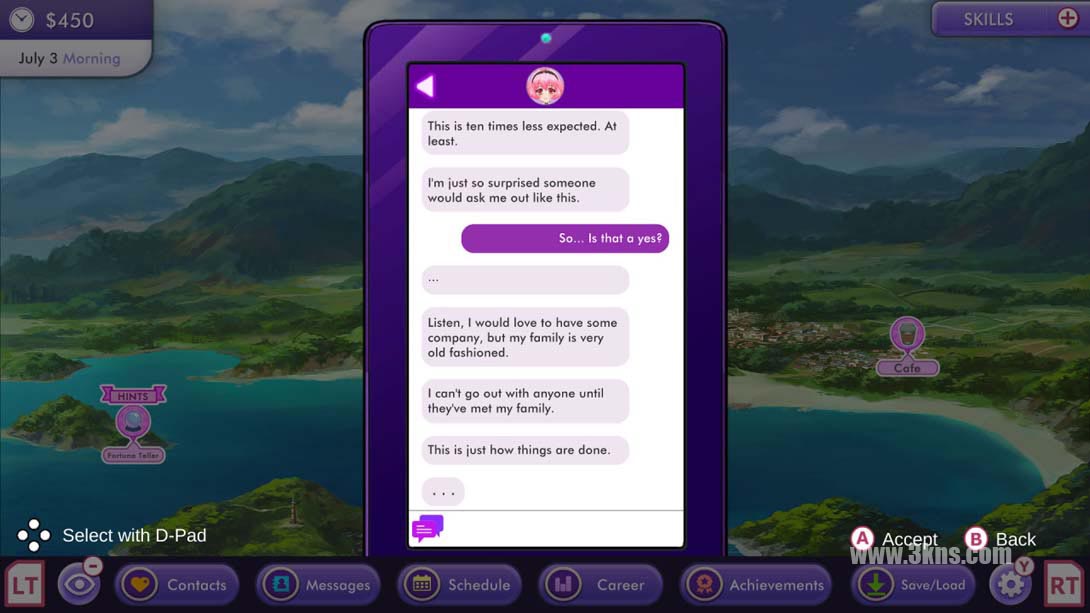Go back with the phone's white arrow
Screen dimensions: 1090x613
(x=425, y=87)
